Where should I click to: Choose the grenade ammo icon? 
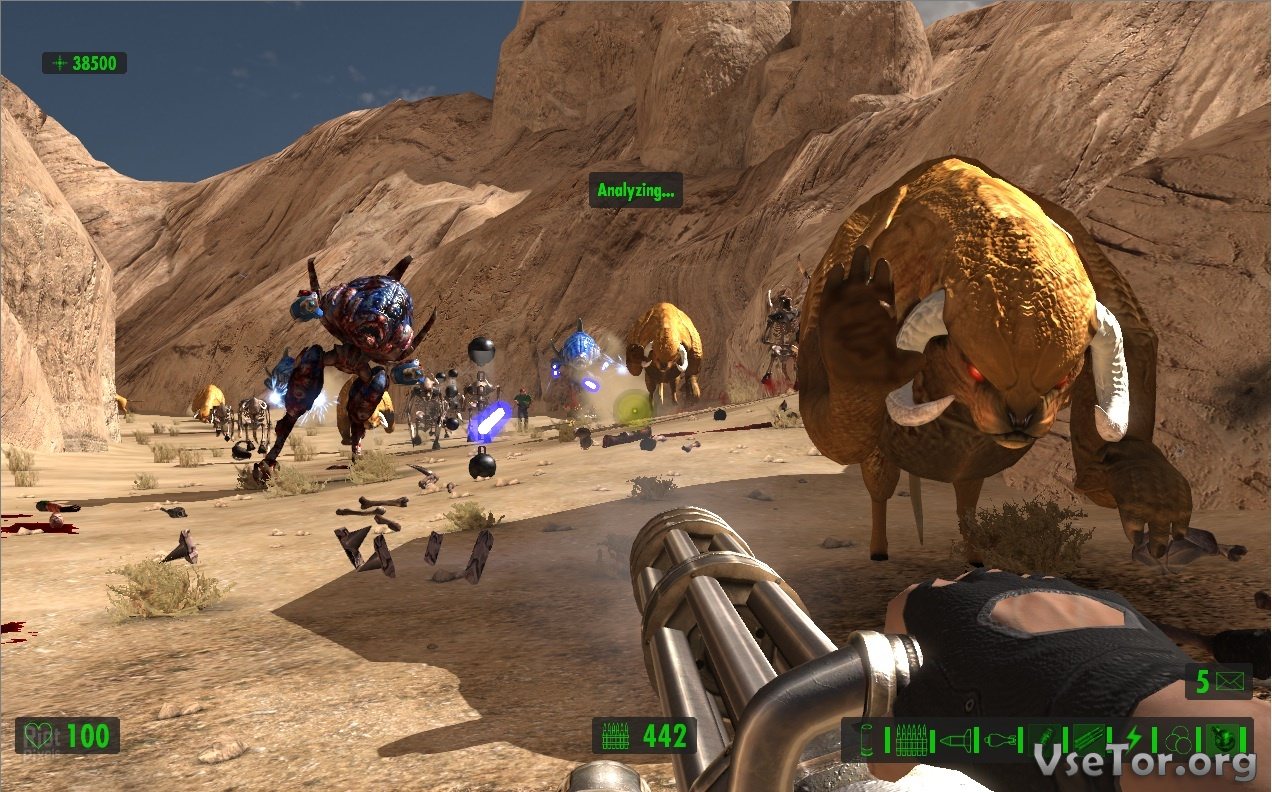click(1001, 741)
